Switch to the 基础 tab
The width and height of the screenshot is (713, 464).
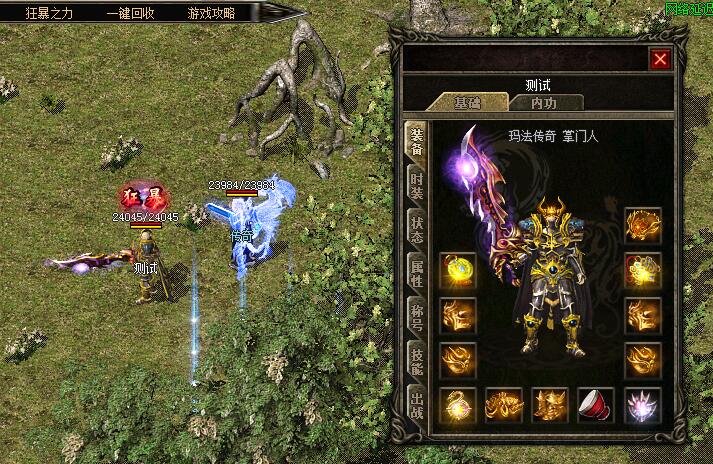(466, 102)
